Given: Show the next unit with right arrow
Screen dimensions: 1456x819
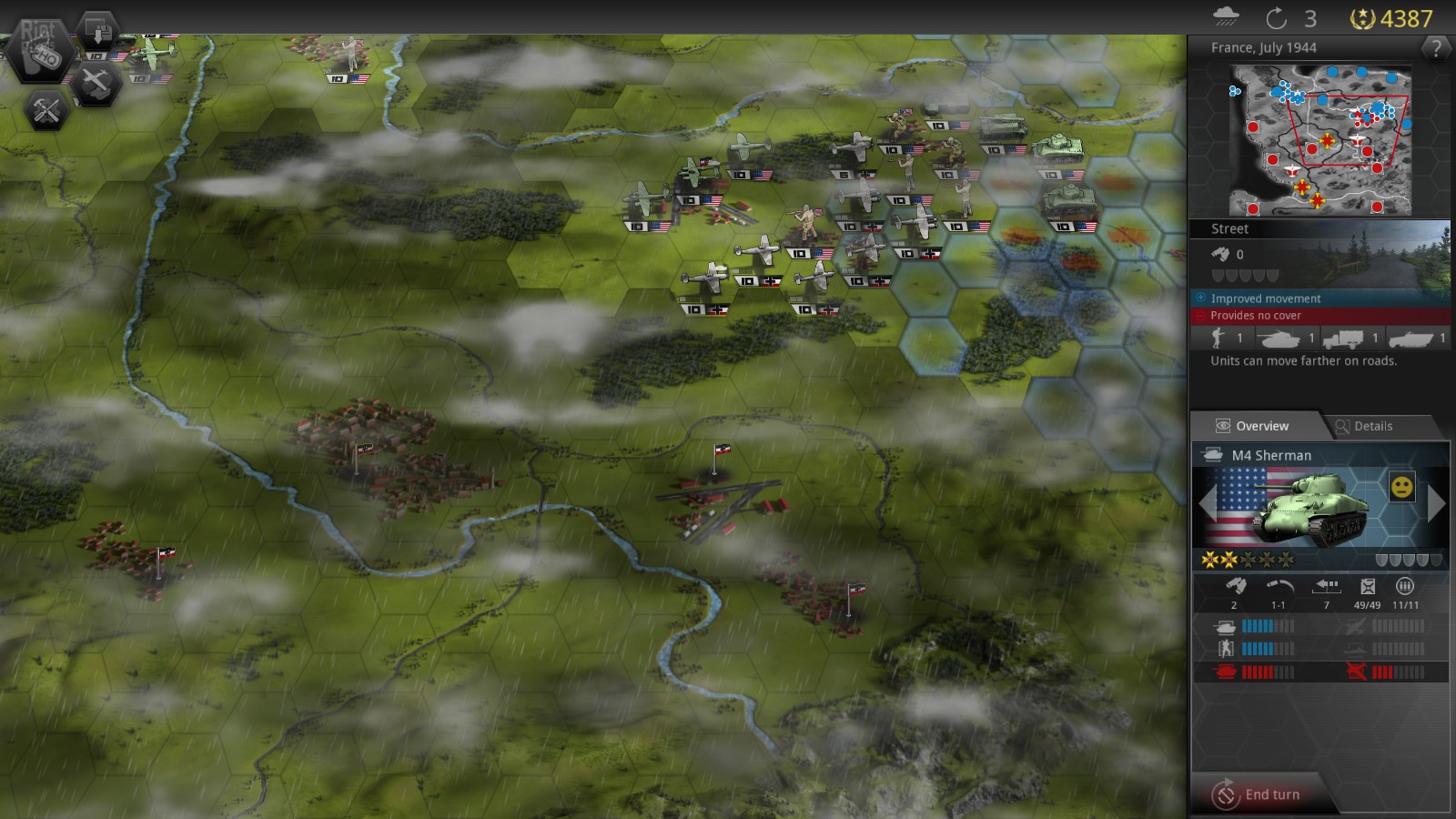Looking at the screenshot, I should [1437, 503].
